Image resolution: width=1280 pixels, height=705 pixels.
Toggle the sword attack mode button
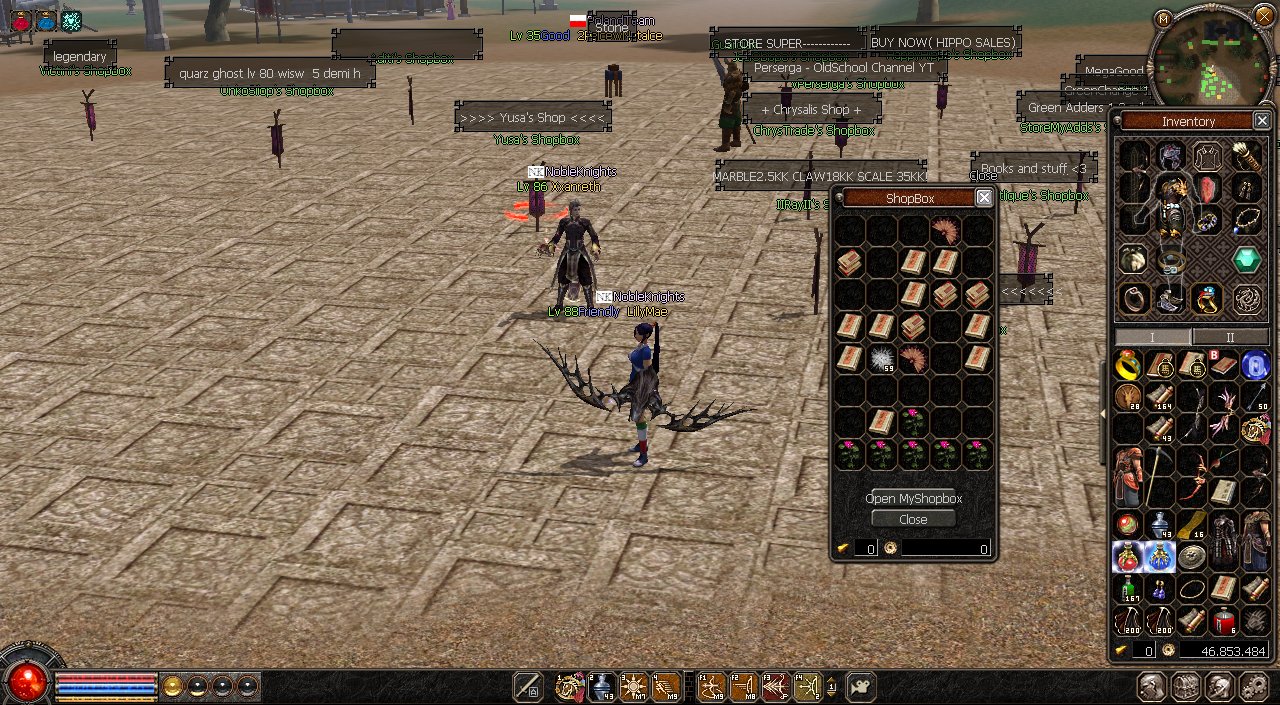pyautogui.click(x=527, y=686)
